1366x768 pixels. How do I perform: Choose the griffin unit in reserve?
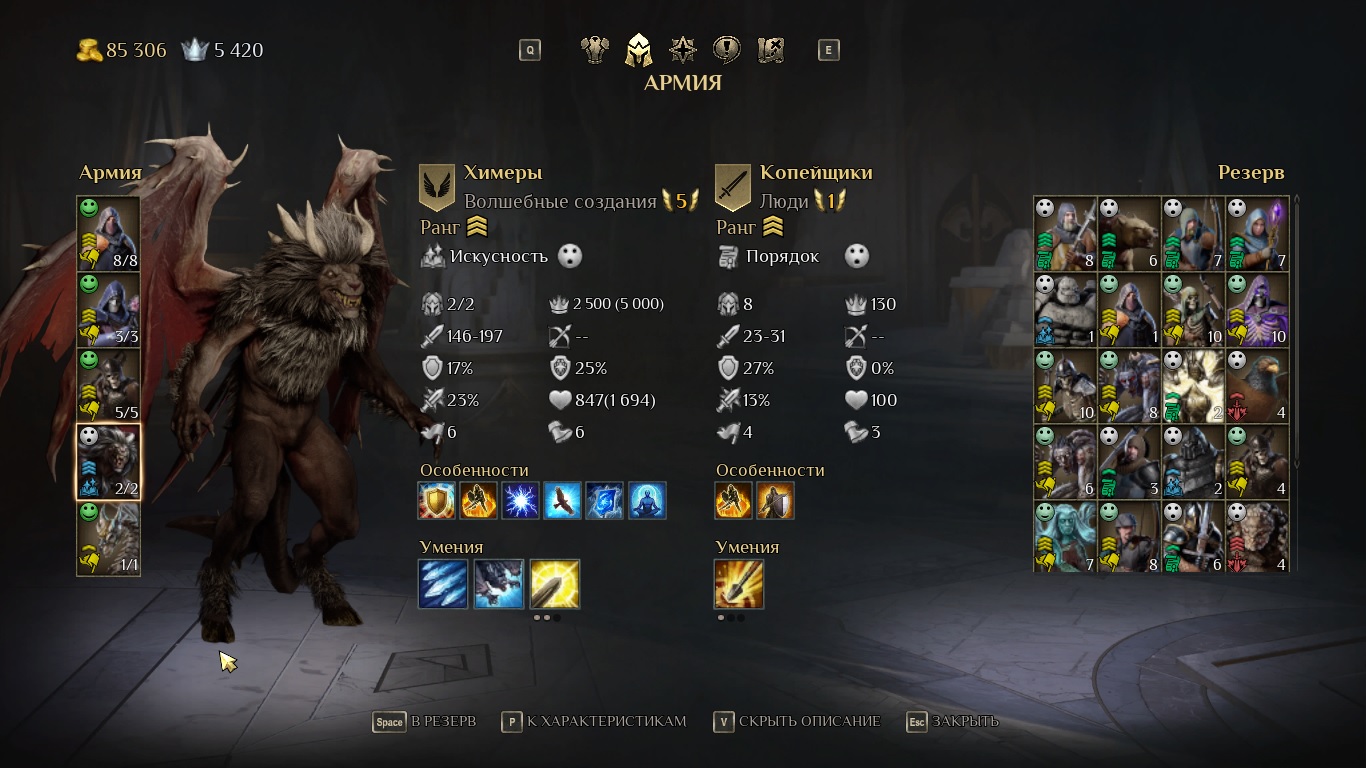(x=1257, y=386)
